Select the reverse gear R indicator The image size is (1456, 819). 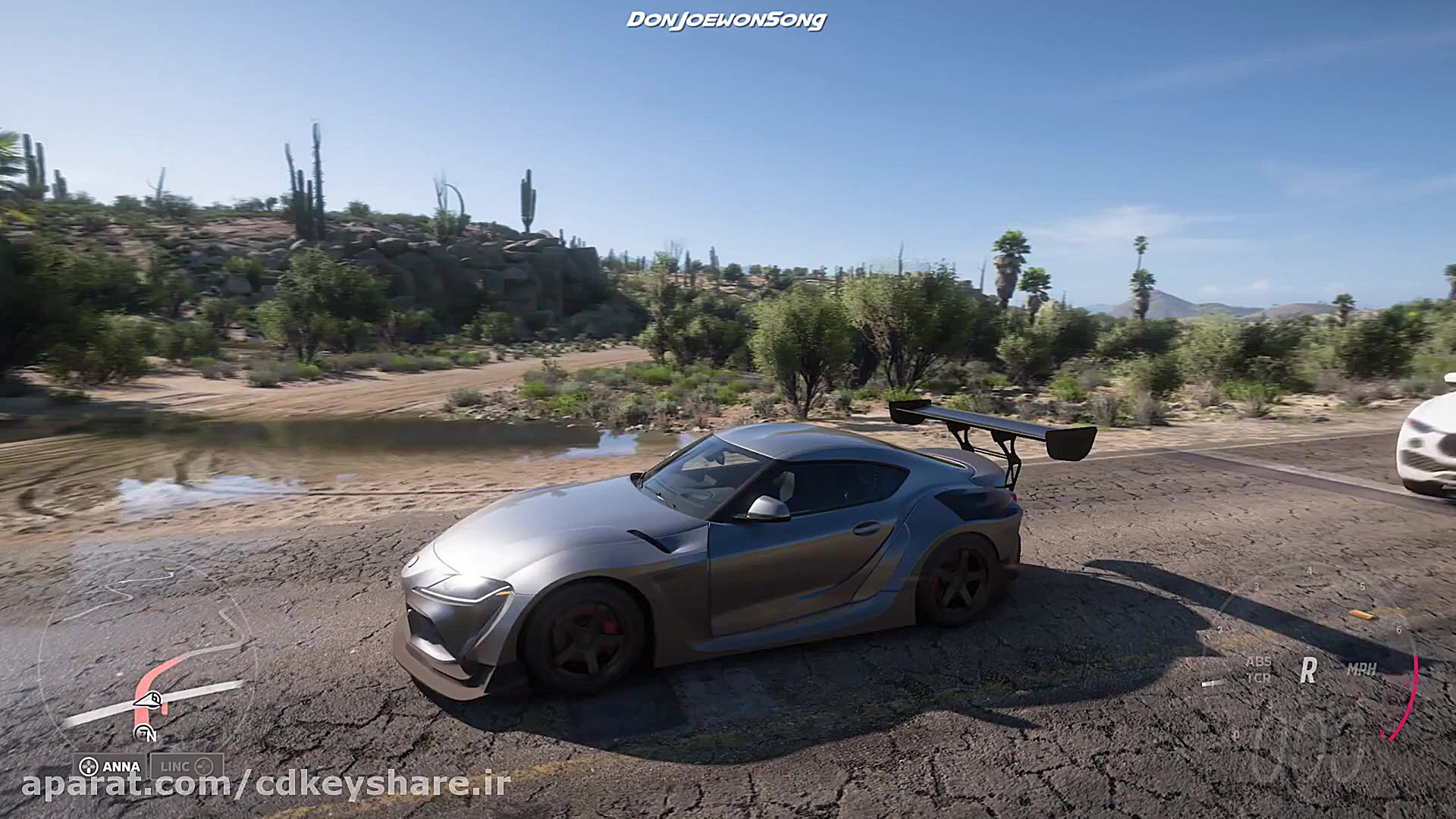1307,670
